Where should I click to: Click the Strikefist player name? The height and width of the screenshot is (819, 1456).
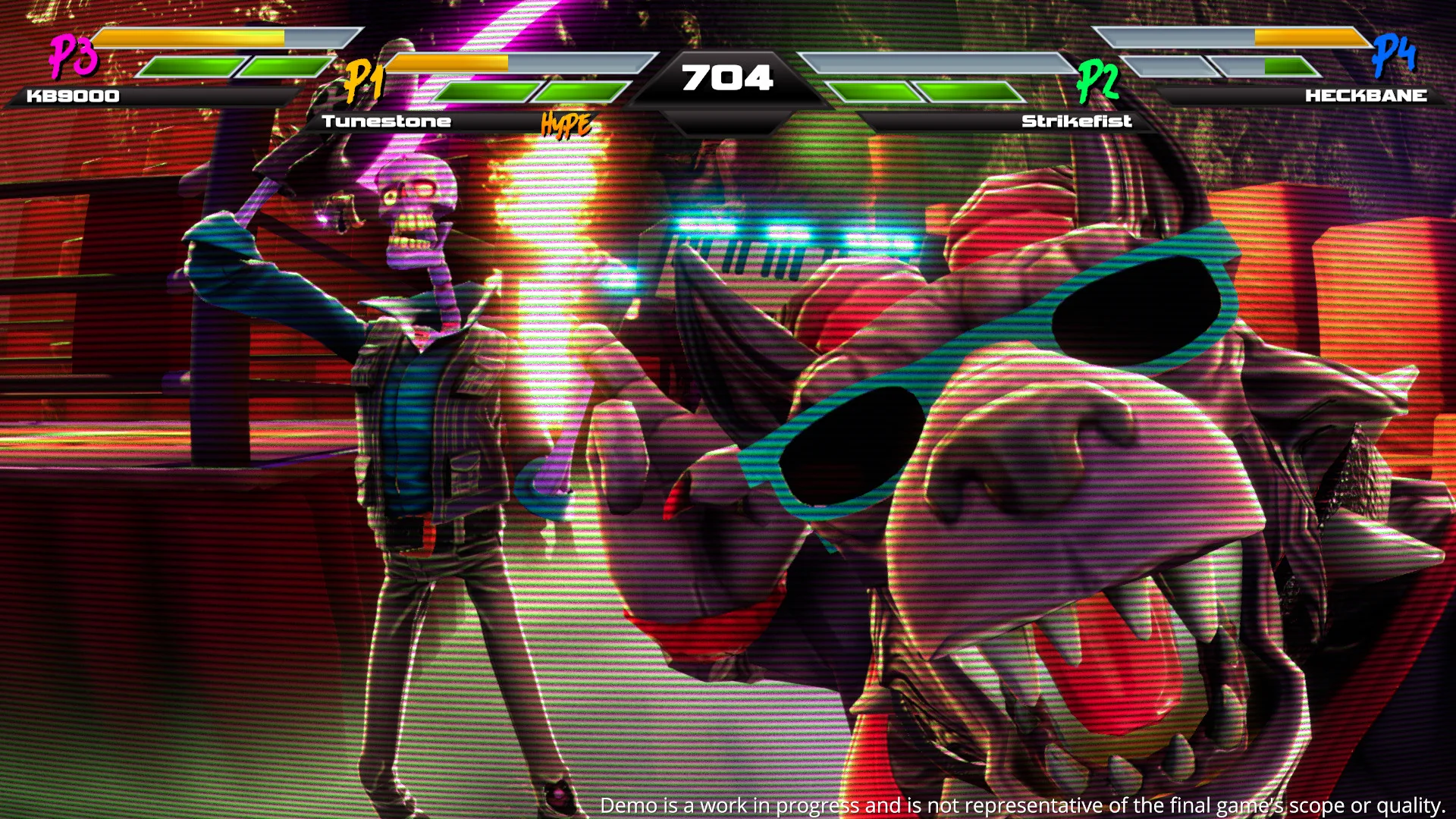[1077, 120]
